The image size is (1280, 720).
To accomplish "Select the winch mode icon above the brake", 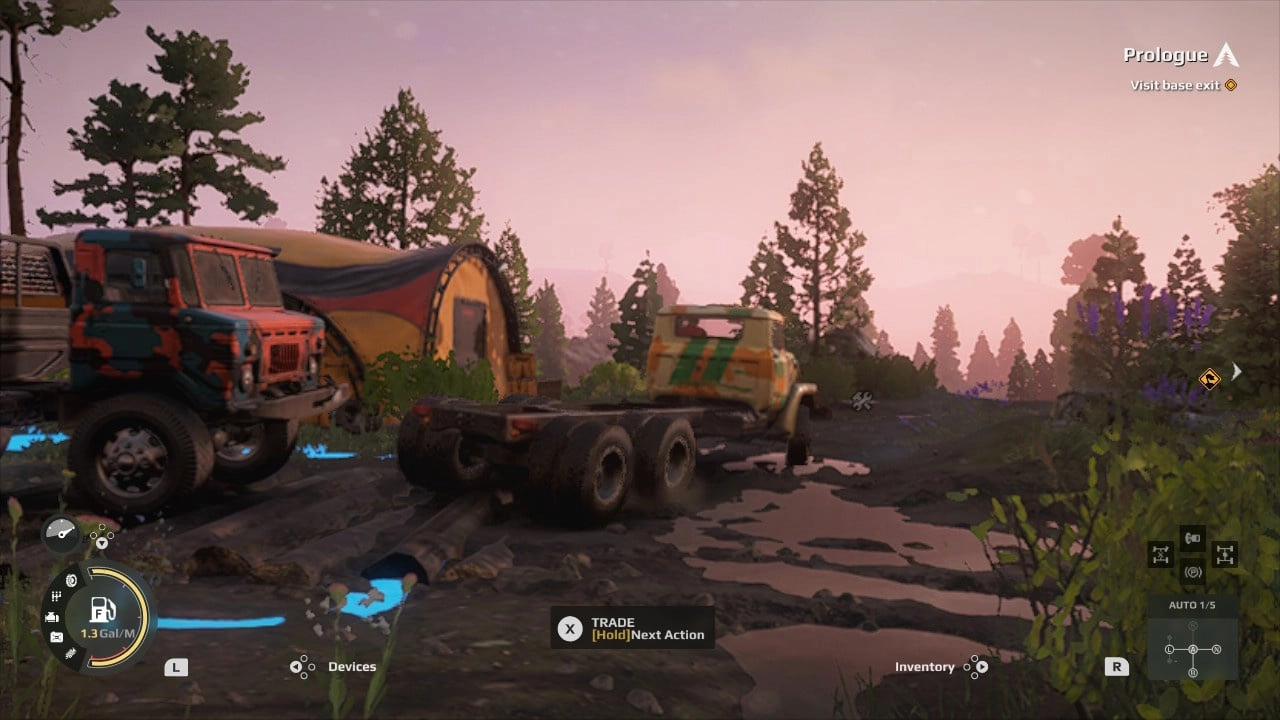I will (x=1191, y=537).
